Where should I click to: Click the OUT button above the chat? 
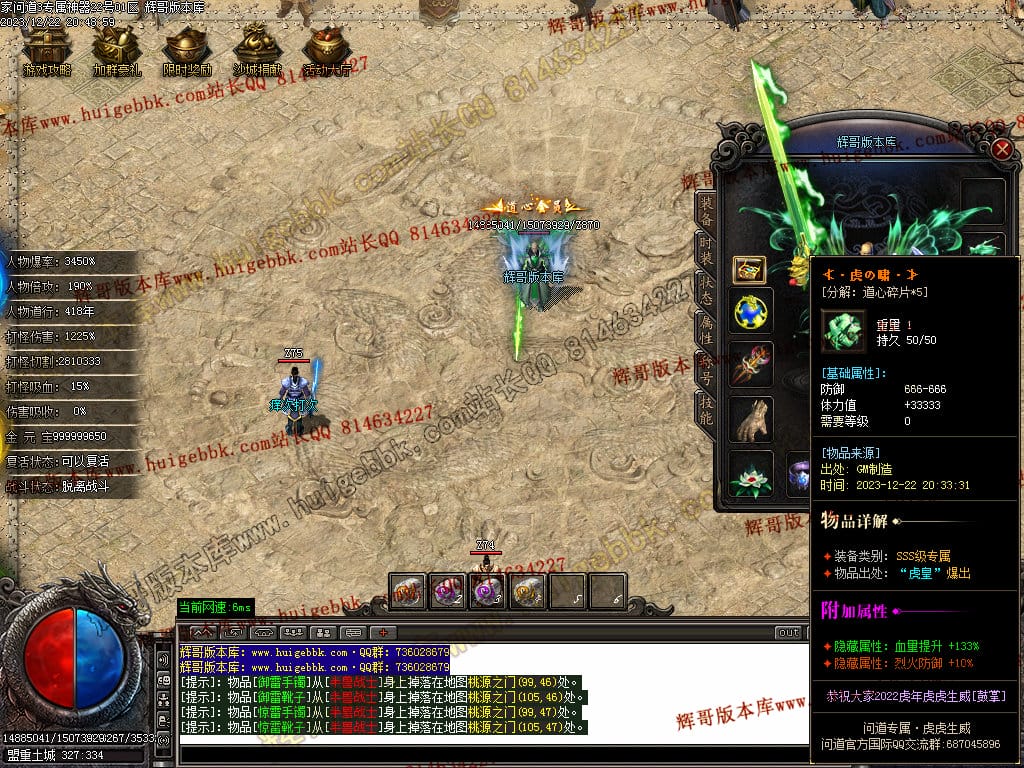click(x=789, y=632)
